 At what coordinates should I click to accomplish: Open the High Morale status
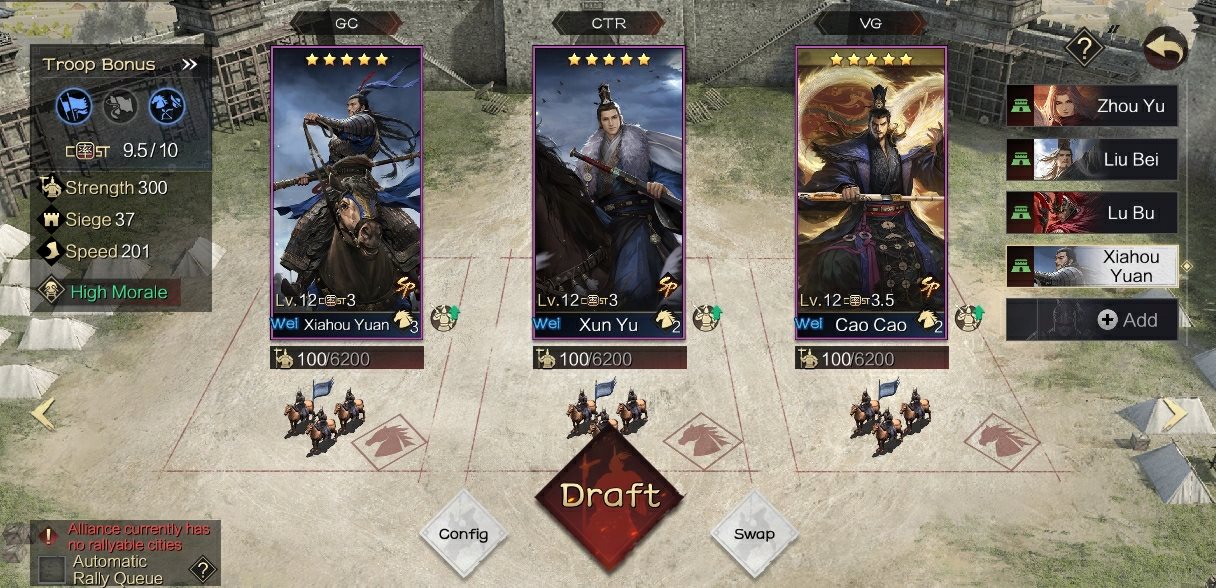pos(110,292)
